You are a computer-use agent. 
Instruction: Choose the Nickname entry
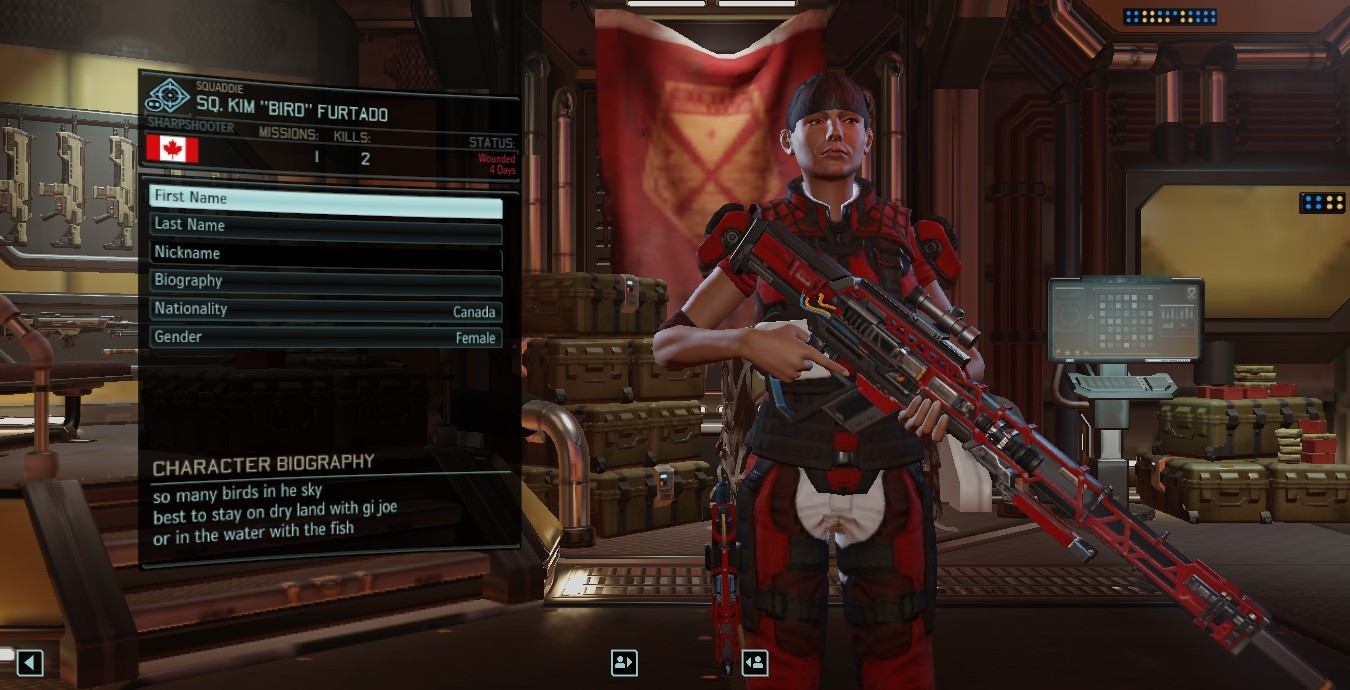[325, 254]
